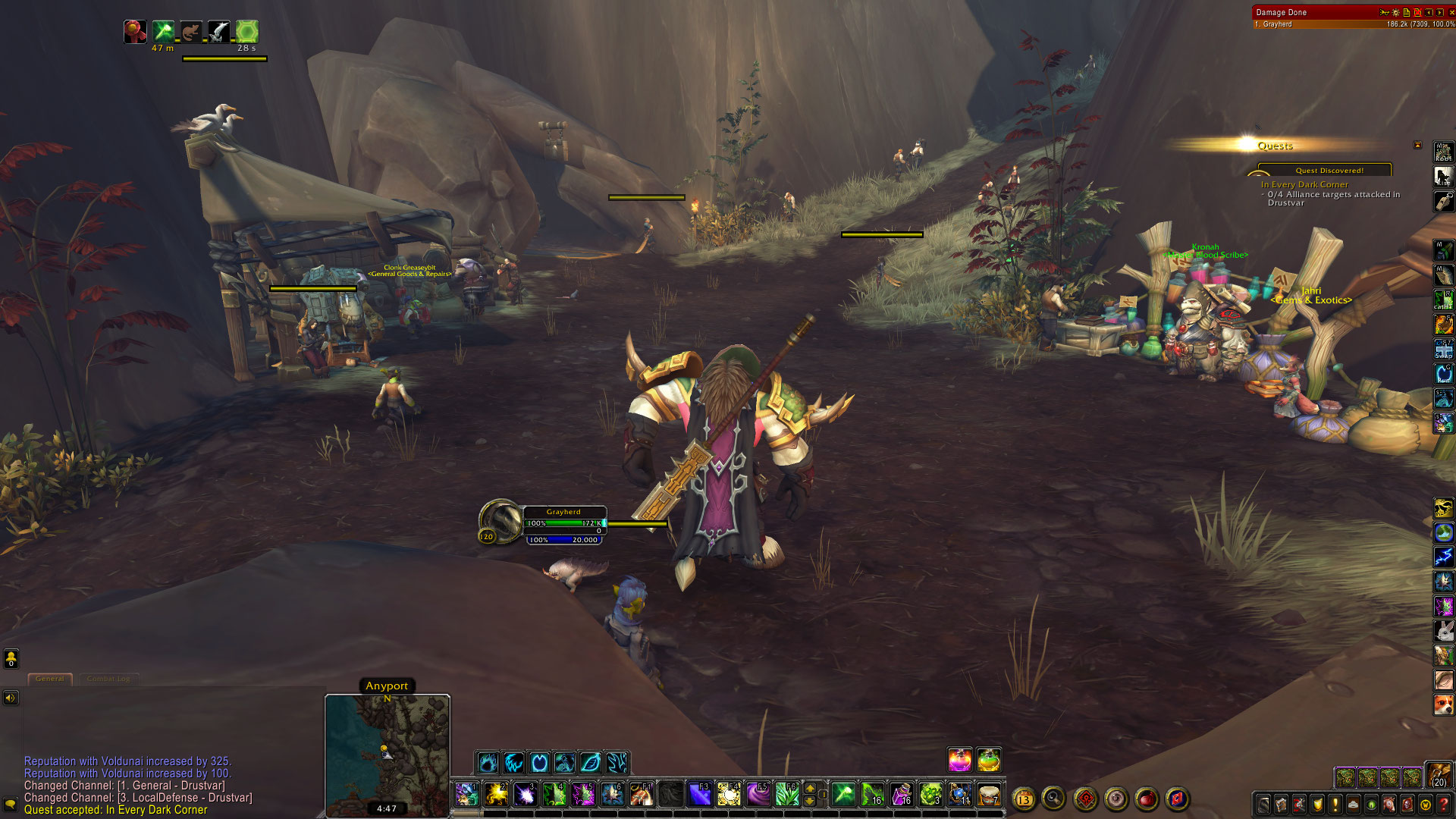Use the pink potion above the action bar
The image size is (1456, 819).
959,759
